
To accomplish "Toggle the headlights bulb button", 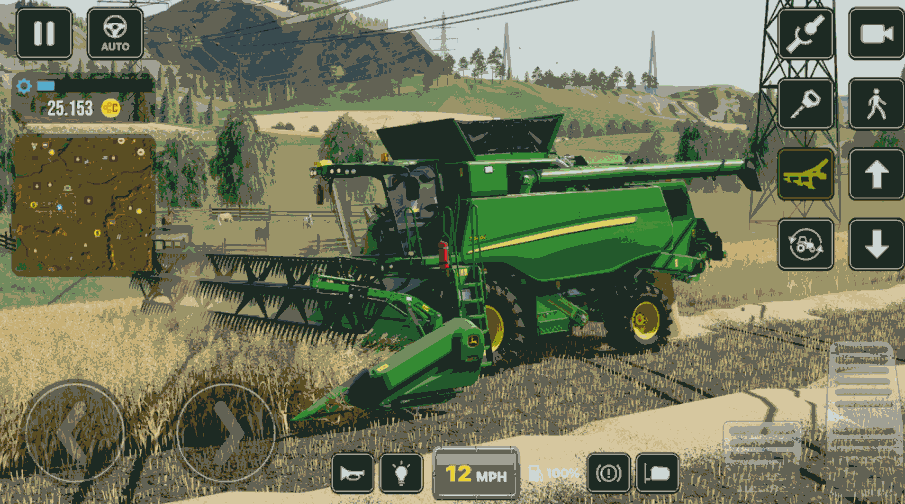I will click(401, 472).
